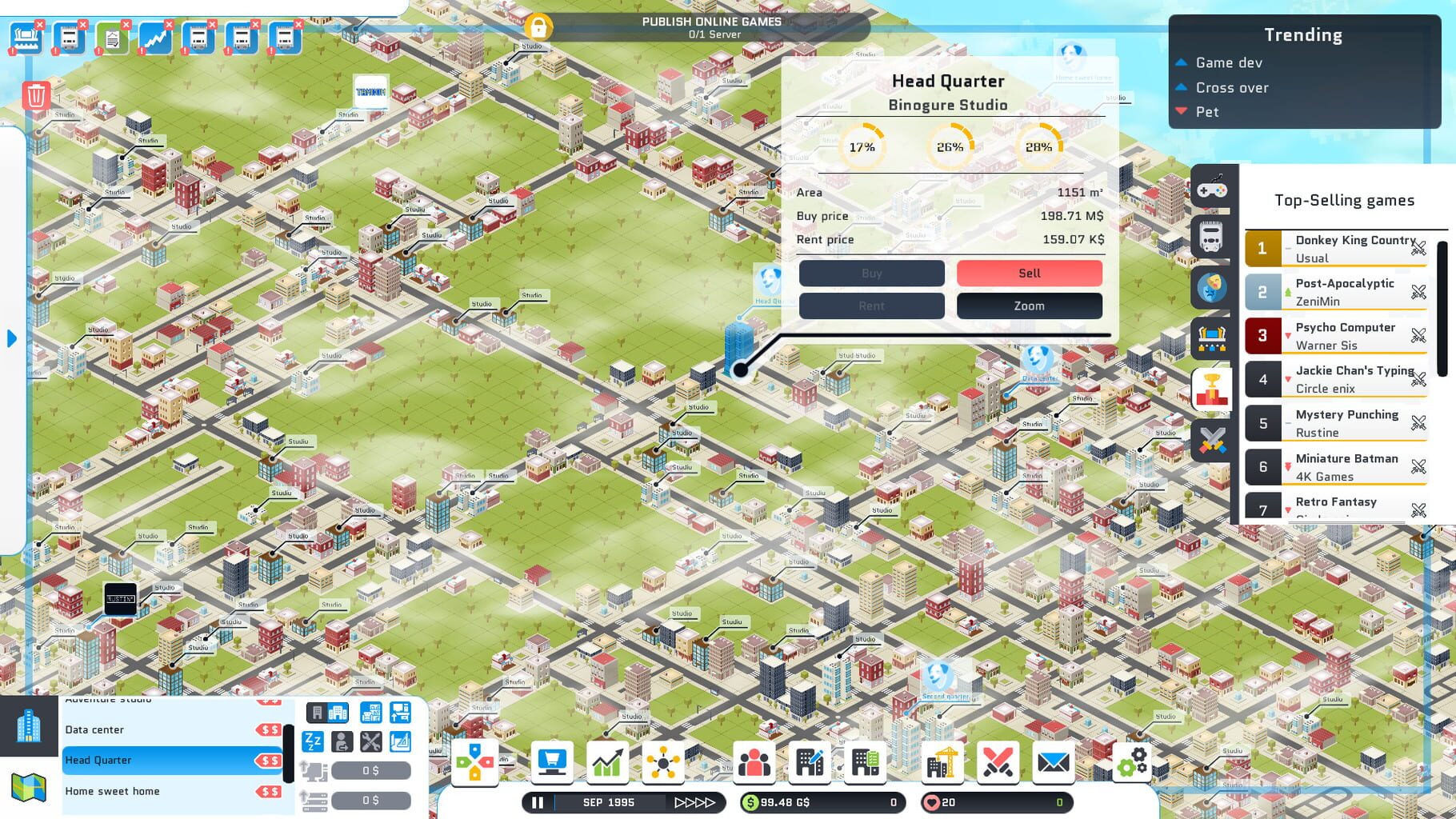Image resolution: width=1456 pixels, height=819 pixels.
Task: Toggle the crossed tools maintenance option
Action: [x=370, y=741]
